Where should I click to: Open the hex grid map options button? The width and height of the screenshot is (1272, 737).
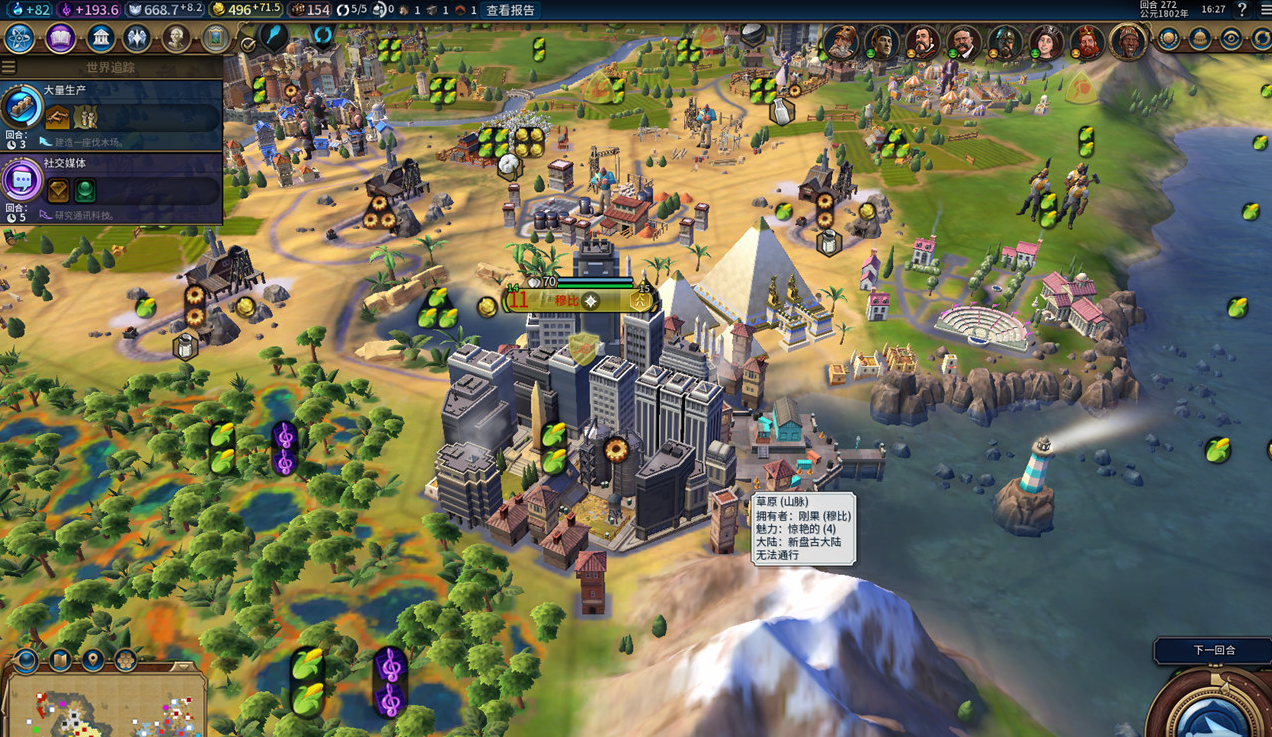pos(125,660)
